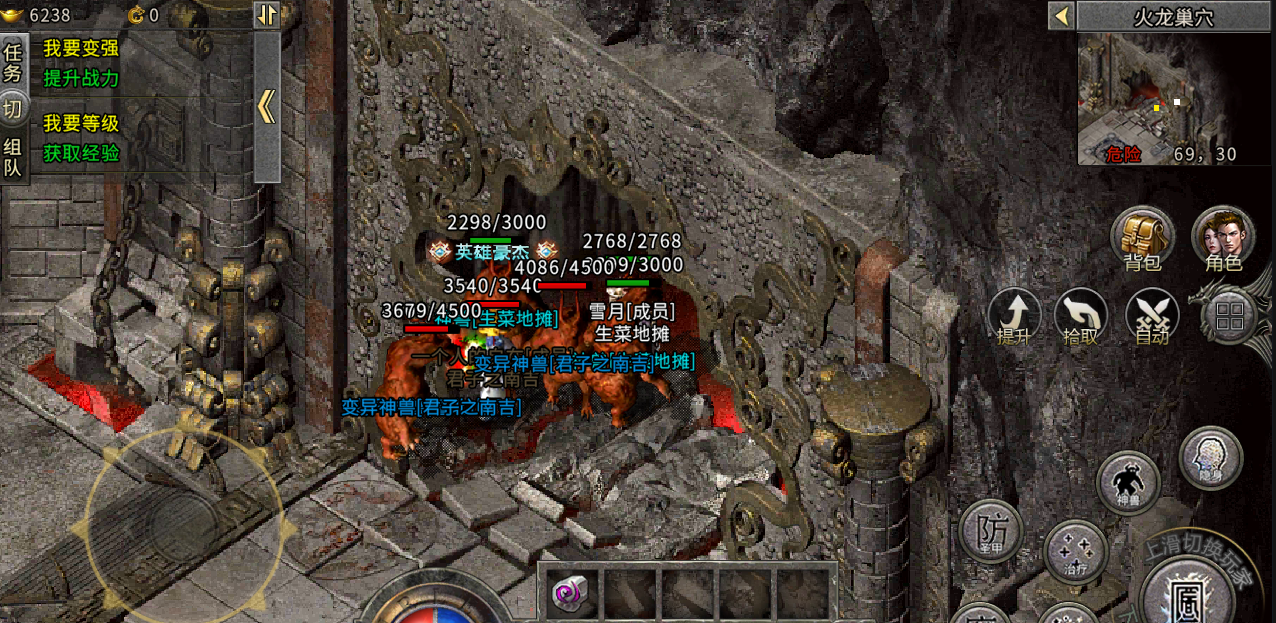The image size is (1276, 623).
Task: Open the four-square grid menu
Action: coord(1229,318)
